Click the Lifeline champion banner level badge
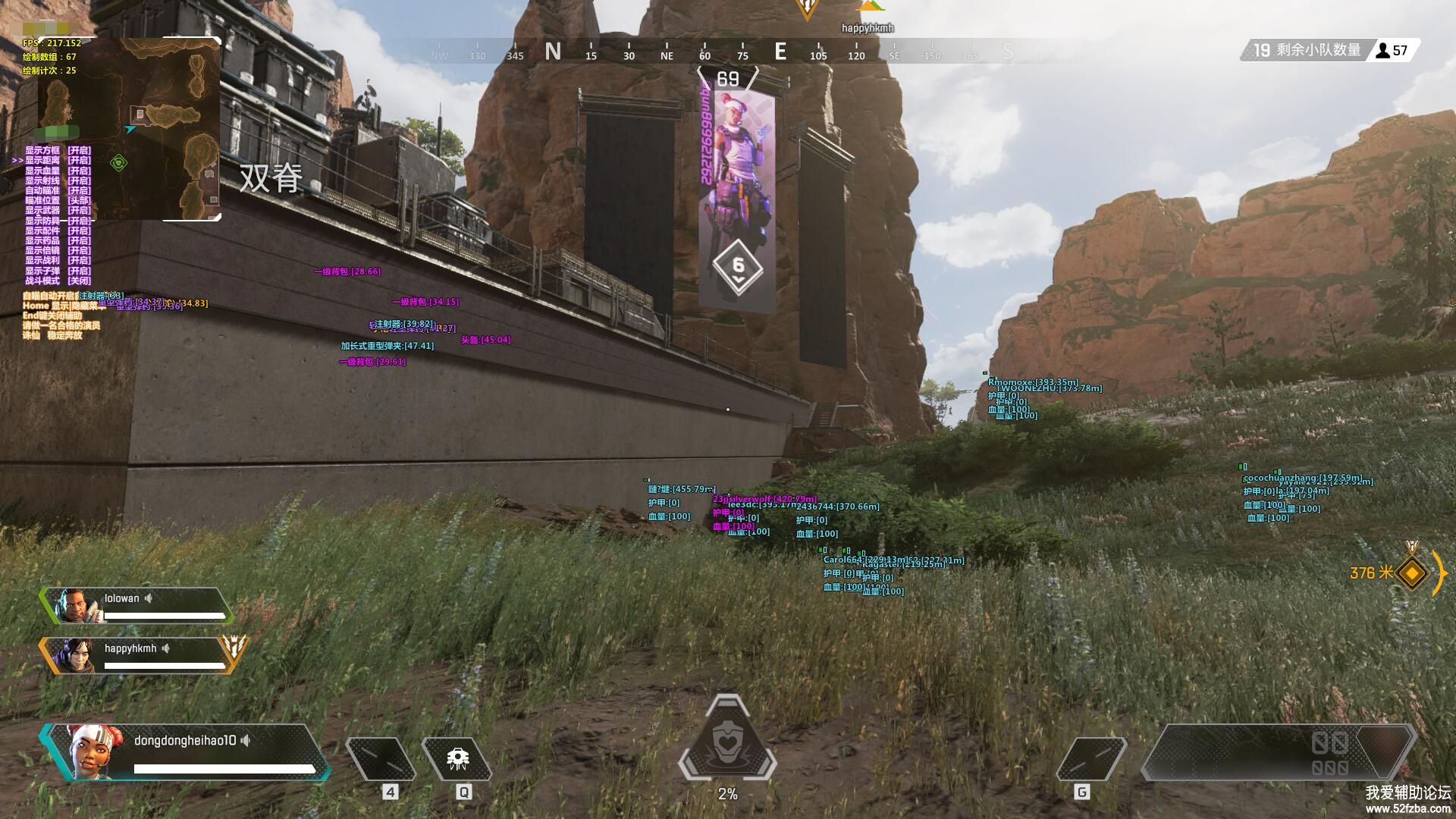This screenshot has height=819, width=1456. (x=738, y=267)
